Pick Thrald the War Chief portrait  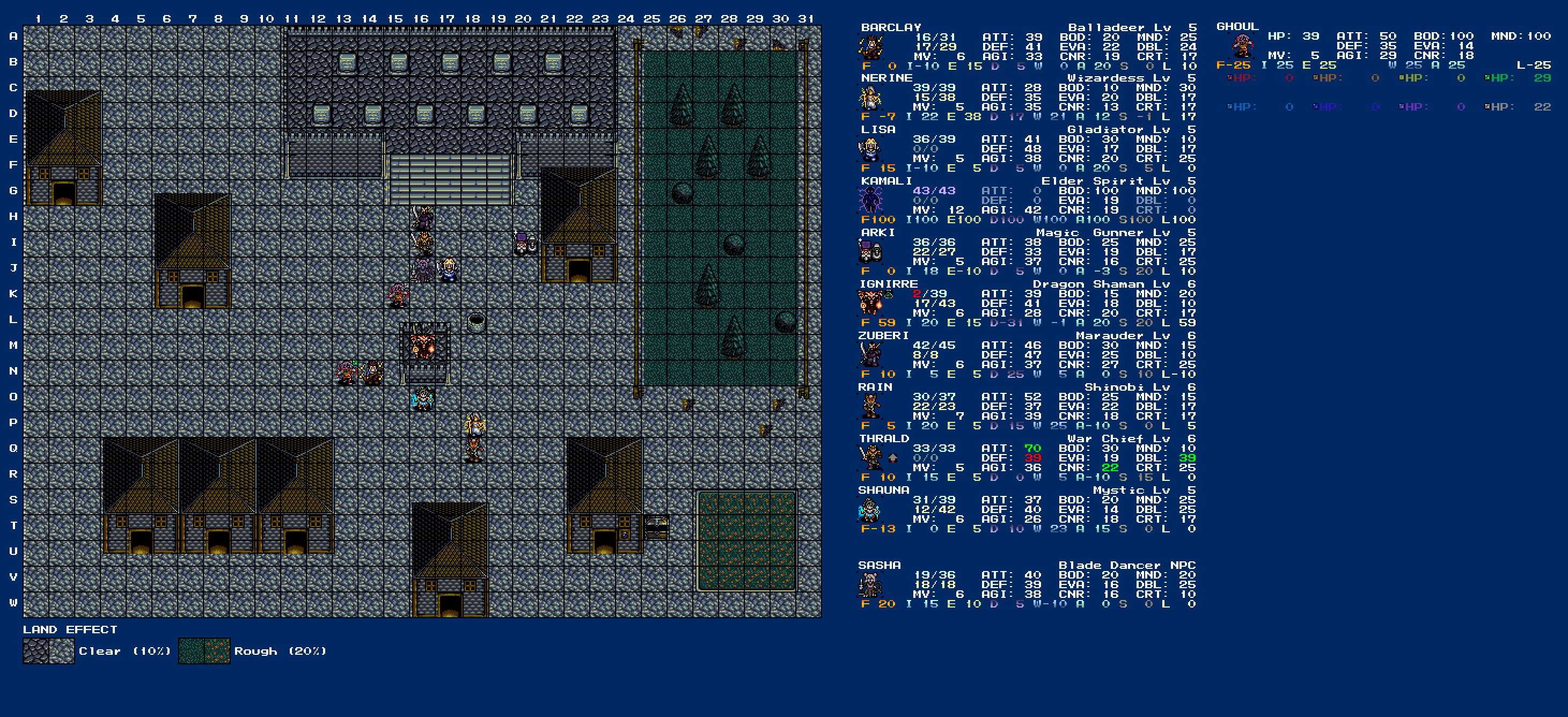tap(870, 458)
